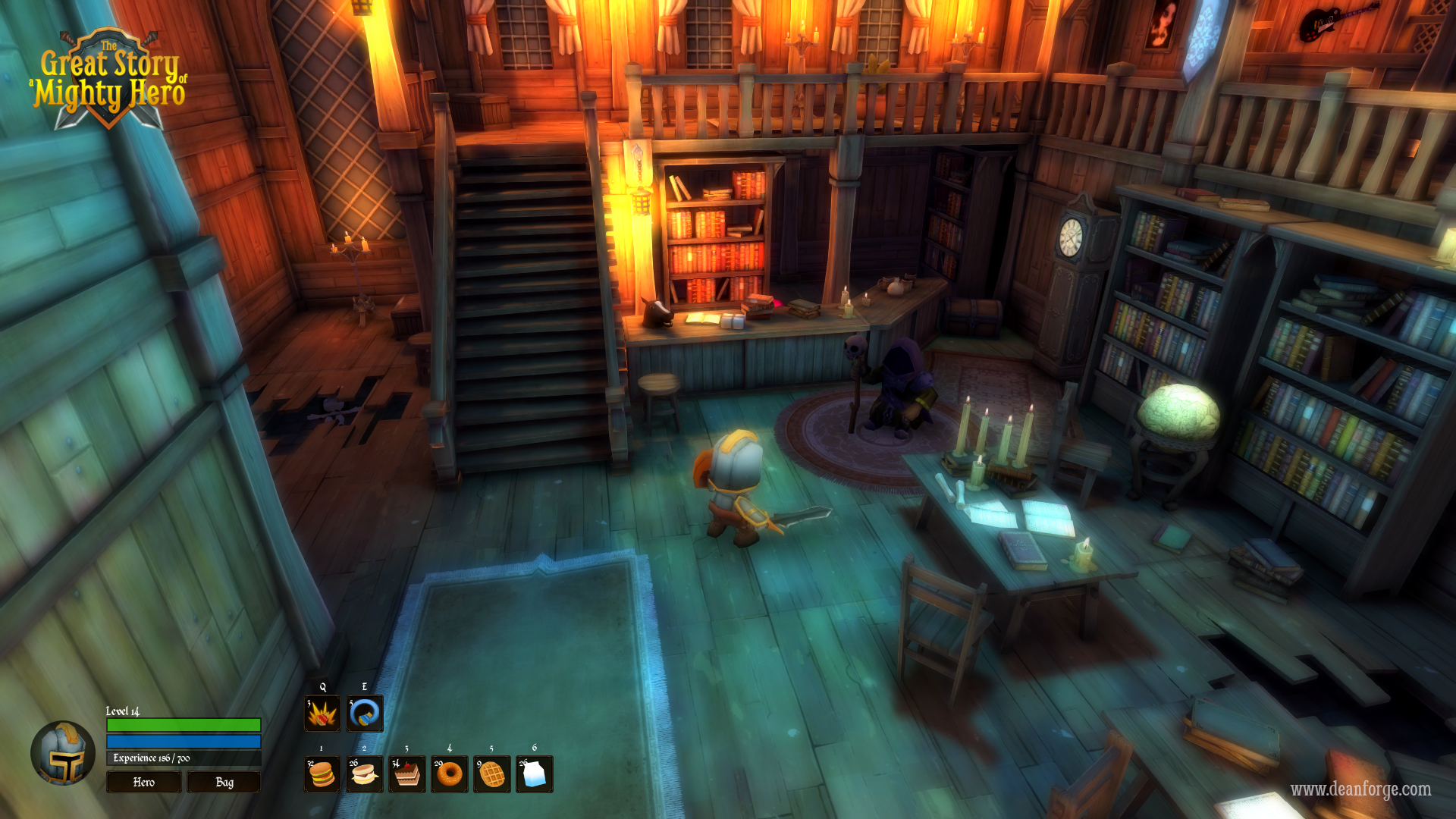
Task: Open the Hero character sheet
Action: point(143,782)
